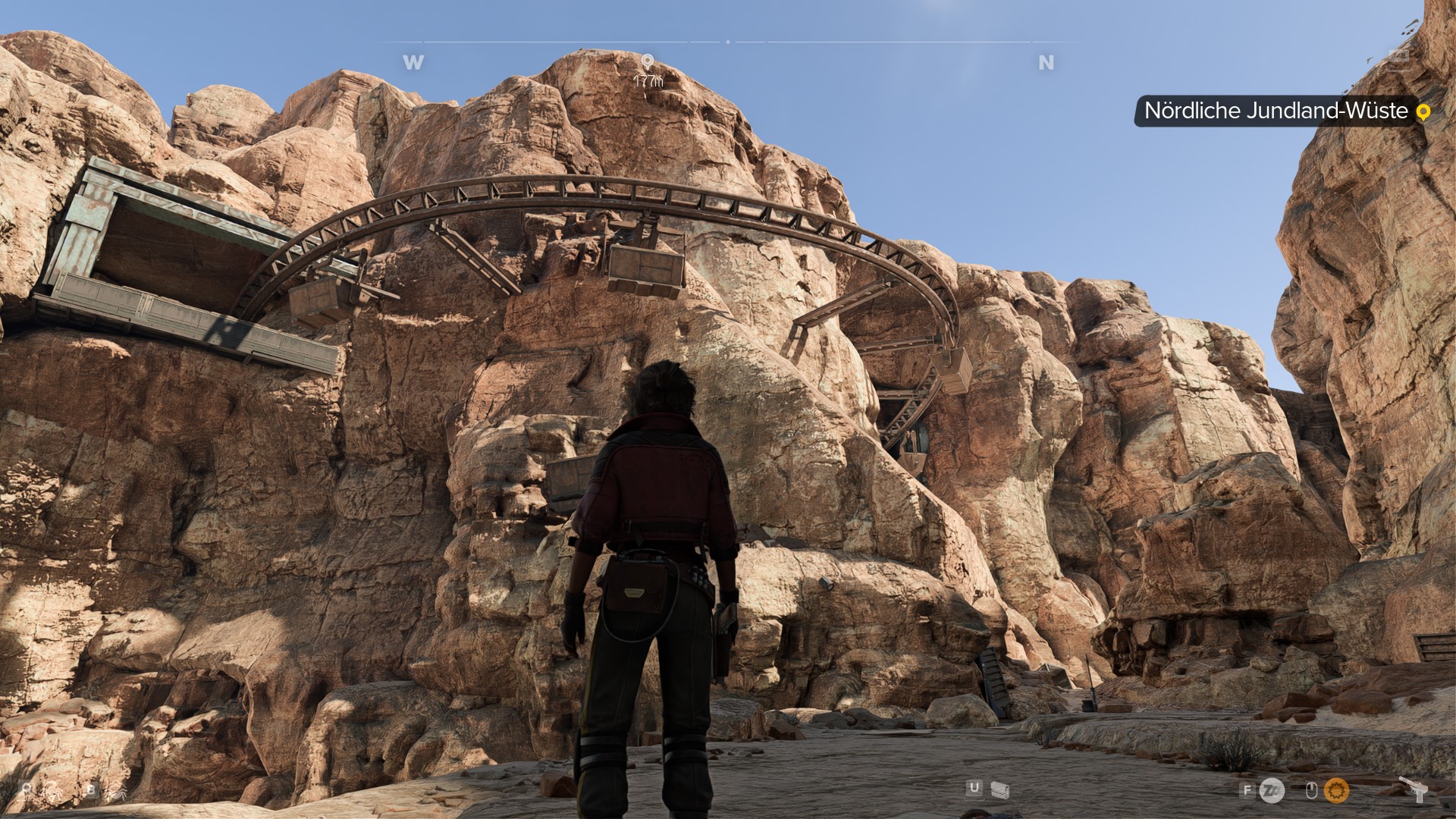Click the W marker on the compass
The width and height of the screenshot is (1456, 819).
tap(413, 63)
